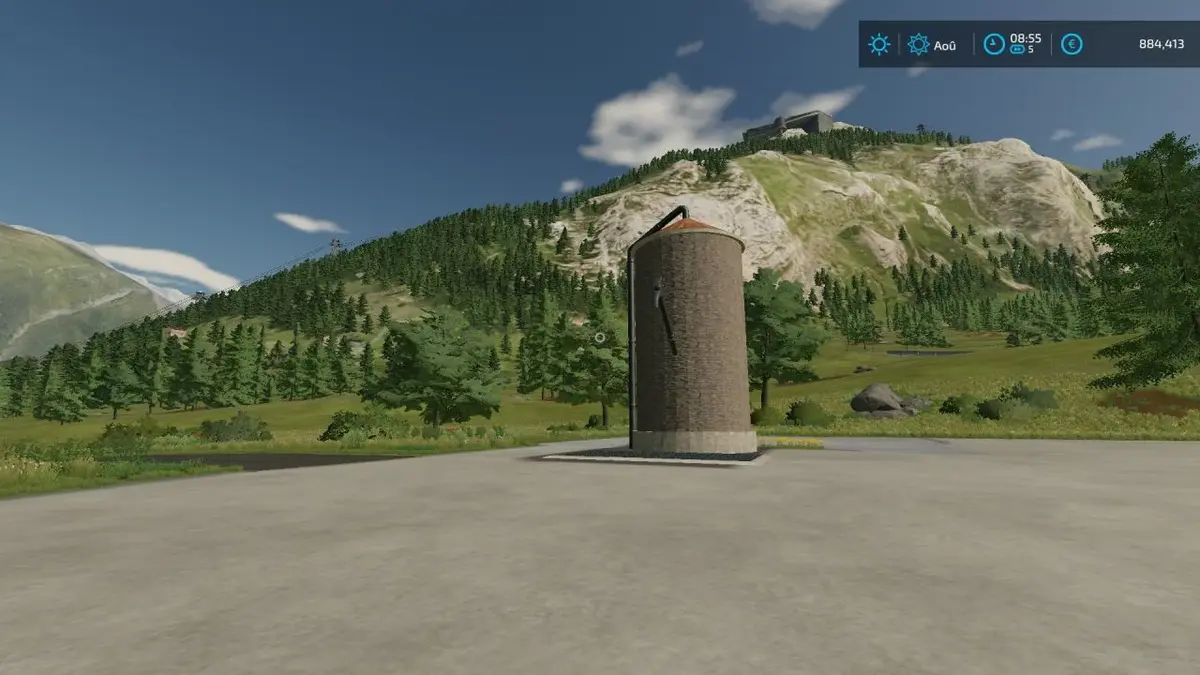
Task: Open the euro money icon
Action: point(1071,44)
